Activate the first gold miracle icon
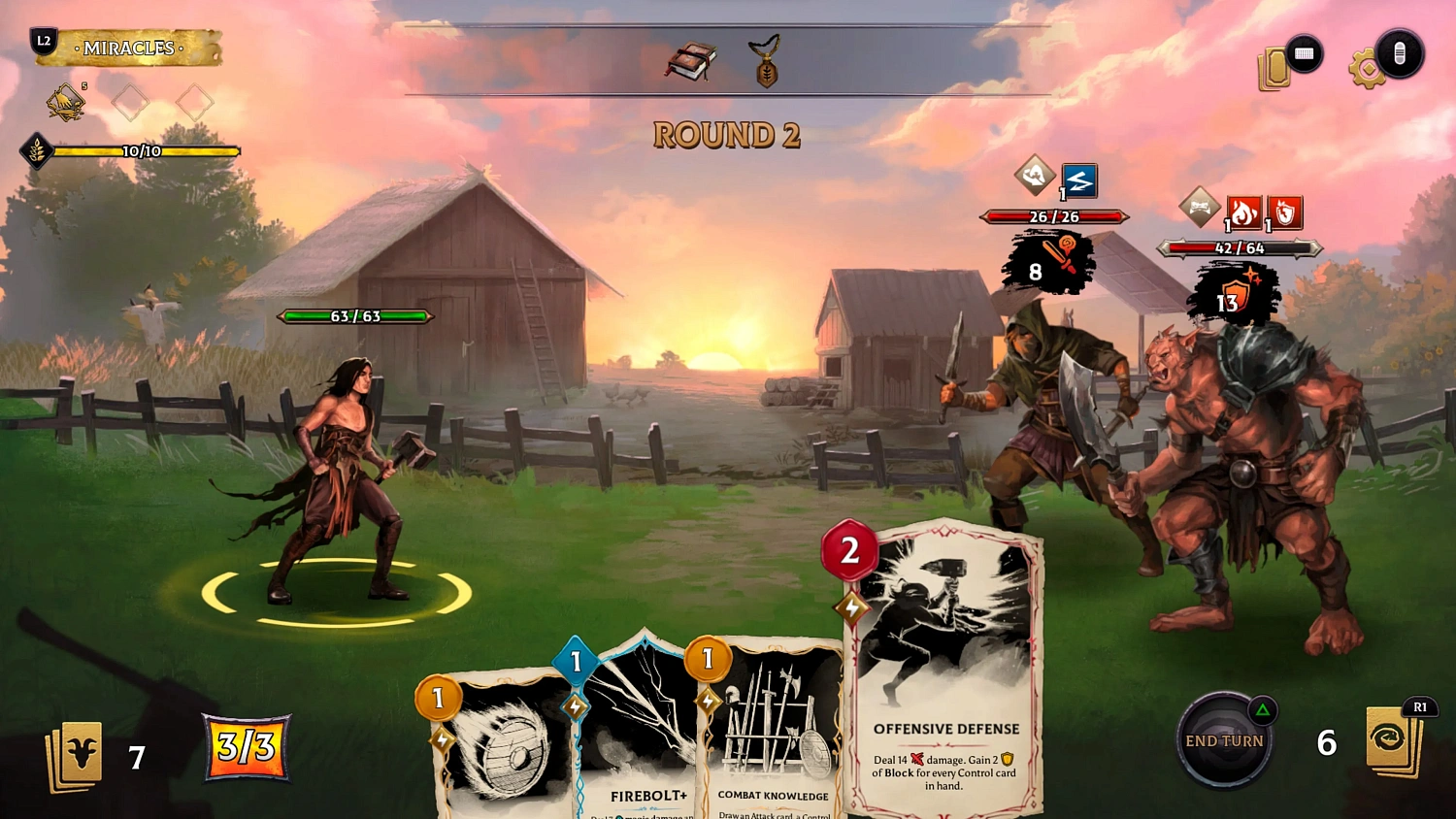The width and height of the screenshot is (1456, 819). coord(66,102)
